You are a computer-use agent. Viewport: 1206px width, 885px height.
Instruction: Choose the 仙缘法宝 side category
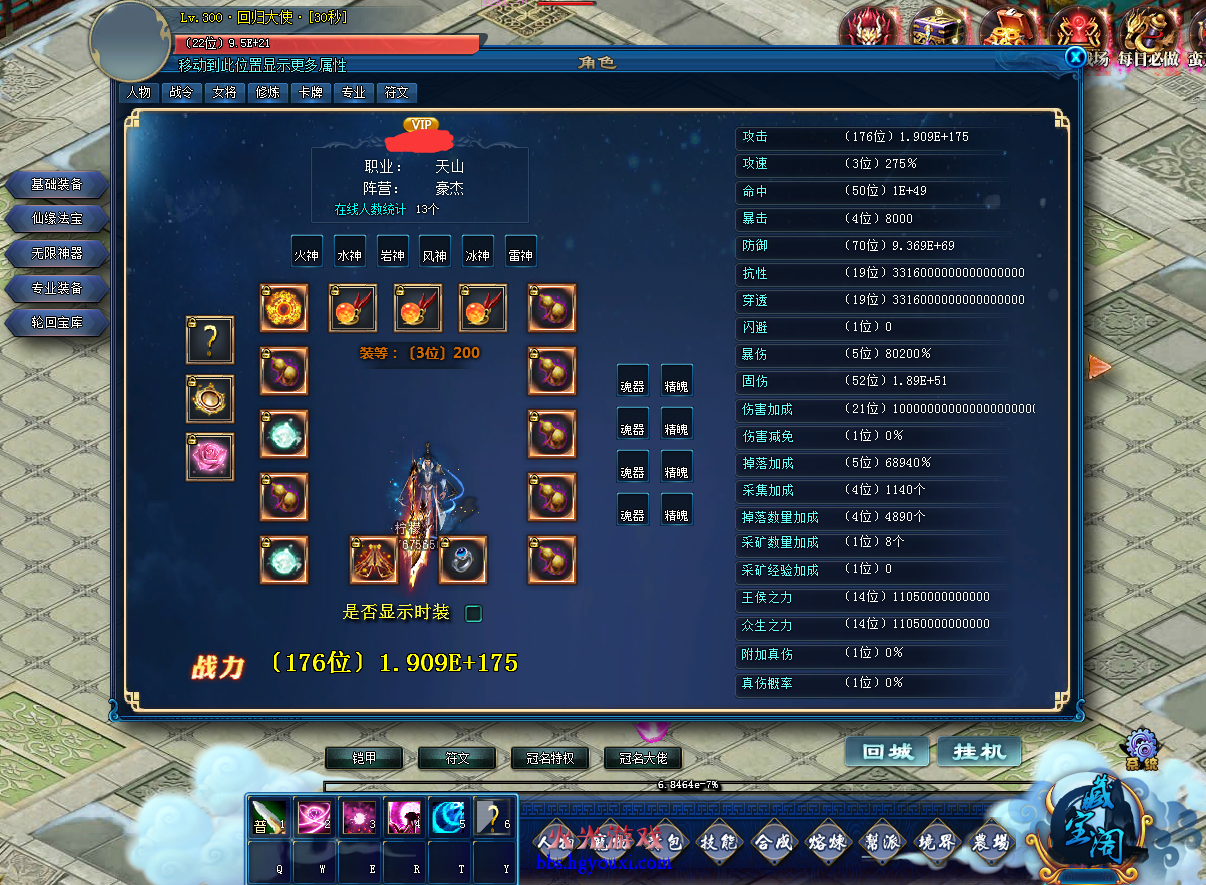point(57,219)
